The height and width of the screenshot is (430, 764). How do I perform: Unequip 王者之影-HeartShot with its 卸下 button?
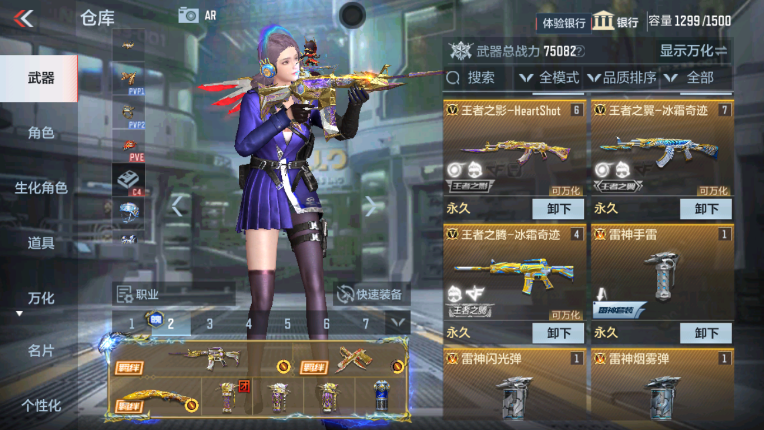coord(559,209)
